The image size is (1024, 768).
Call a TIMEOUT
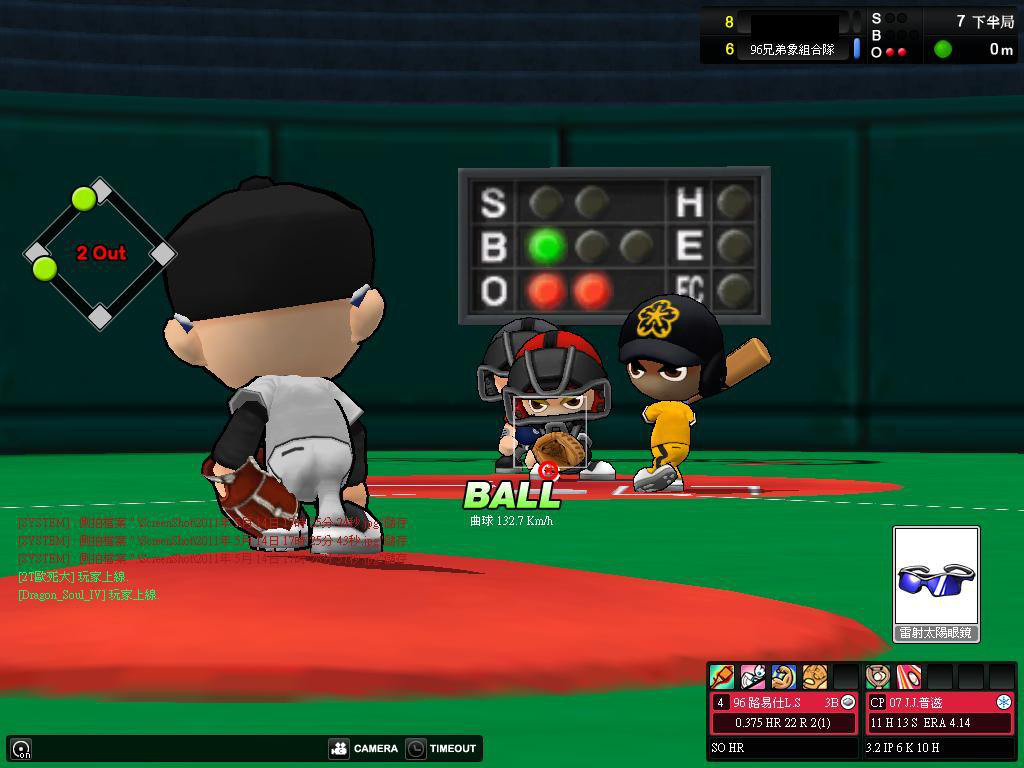[441, 748]
